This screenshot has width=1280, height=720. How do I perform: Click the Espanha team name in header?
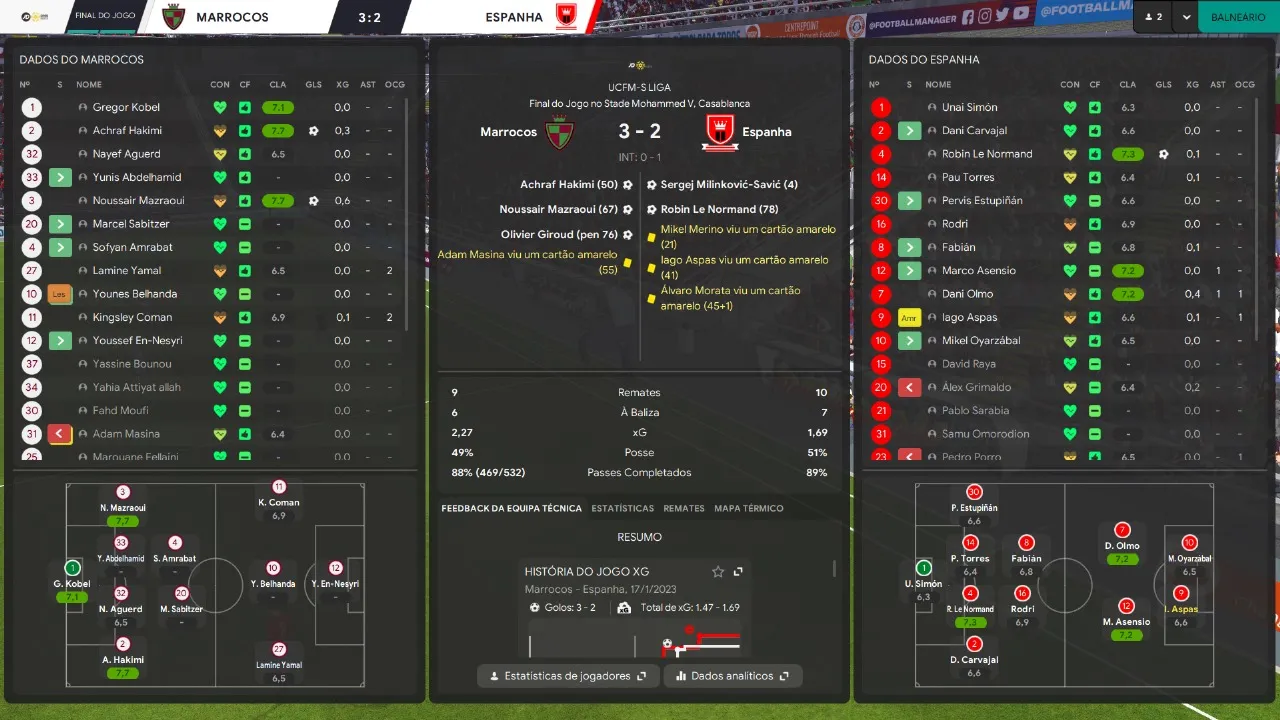(514, 17)
